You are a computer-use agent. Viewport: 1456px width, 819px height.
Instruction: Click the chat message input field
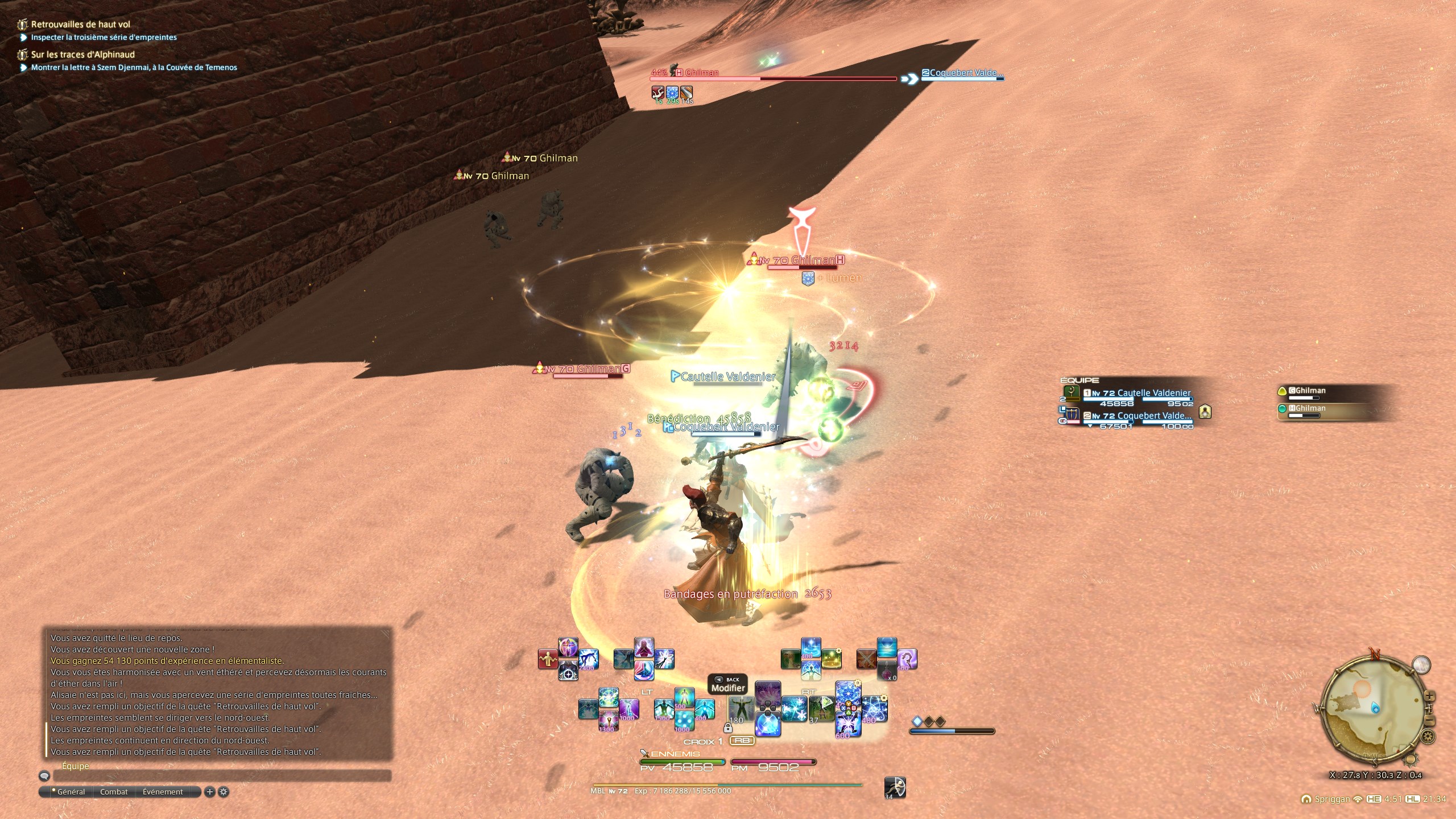point(222,776)
